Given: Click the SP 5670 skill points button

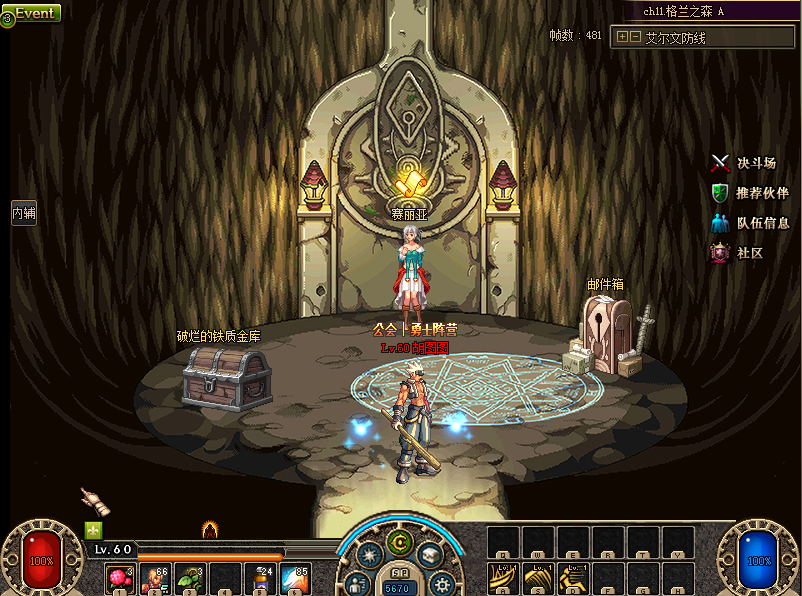Looking at the screenshot, I should point(400,583).
